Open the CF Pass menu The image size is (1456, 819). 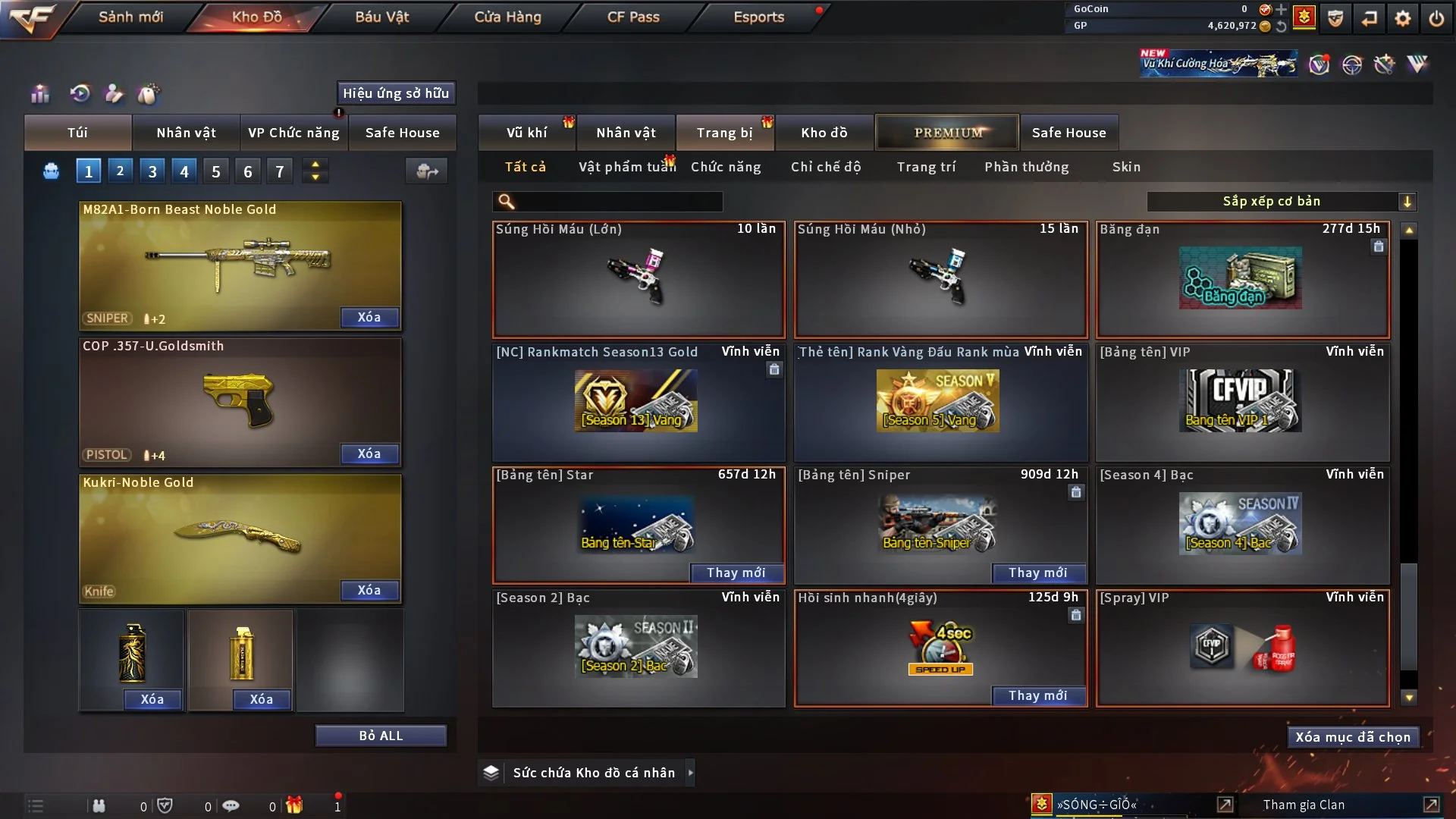click(x=633, y=17)
